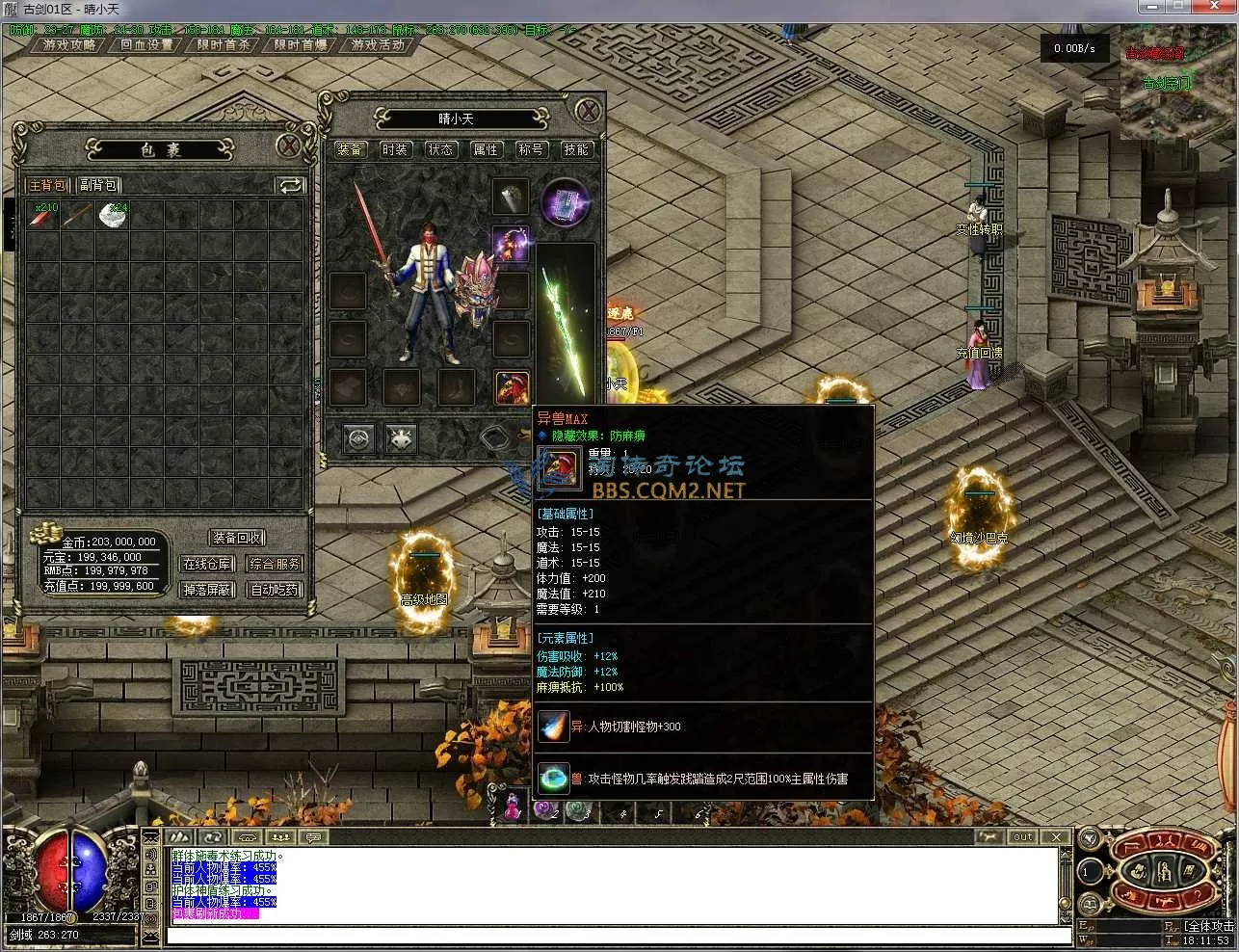
Task: Open the 回血设置 menu
Action: 146,44
